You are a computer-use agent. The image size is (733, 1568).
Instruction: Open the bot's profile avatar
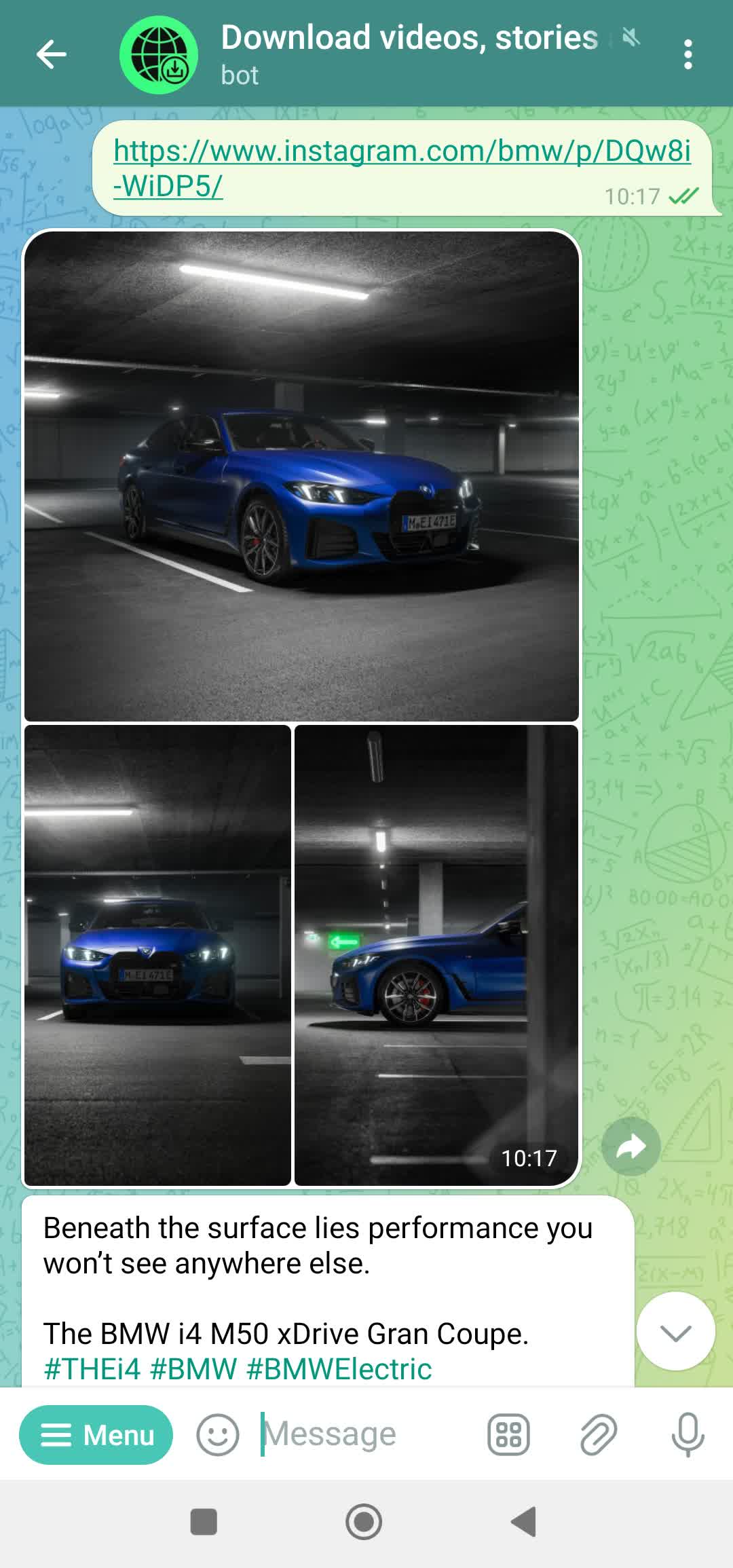159,54
